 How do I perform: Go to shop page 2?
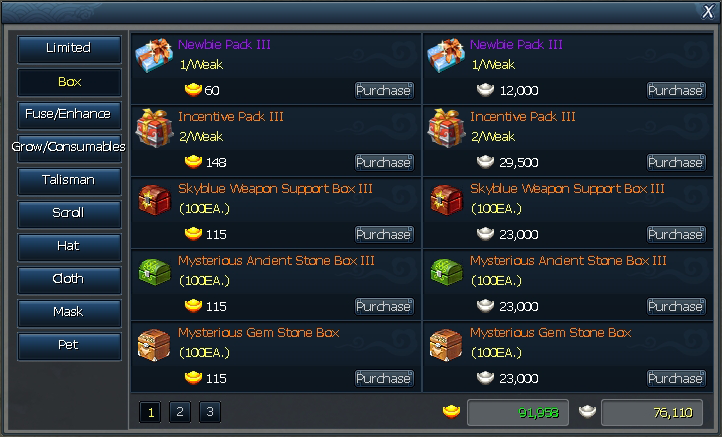point(179,411)
